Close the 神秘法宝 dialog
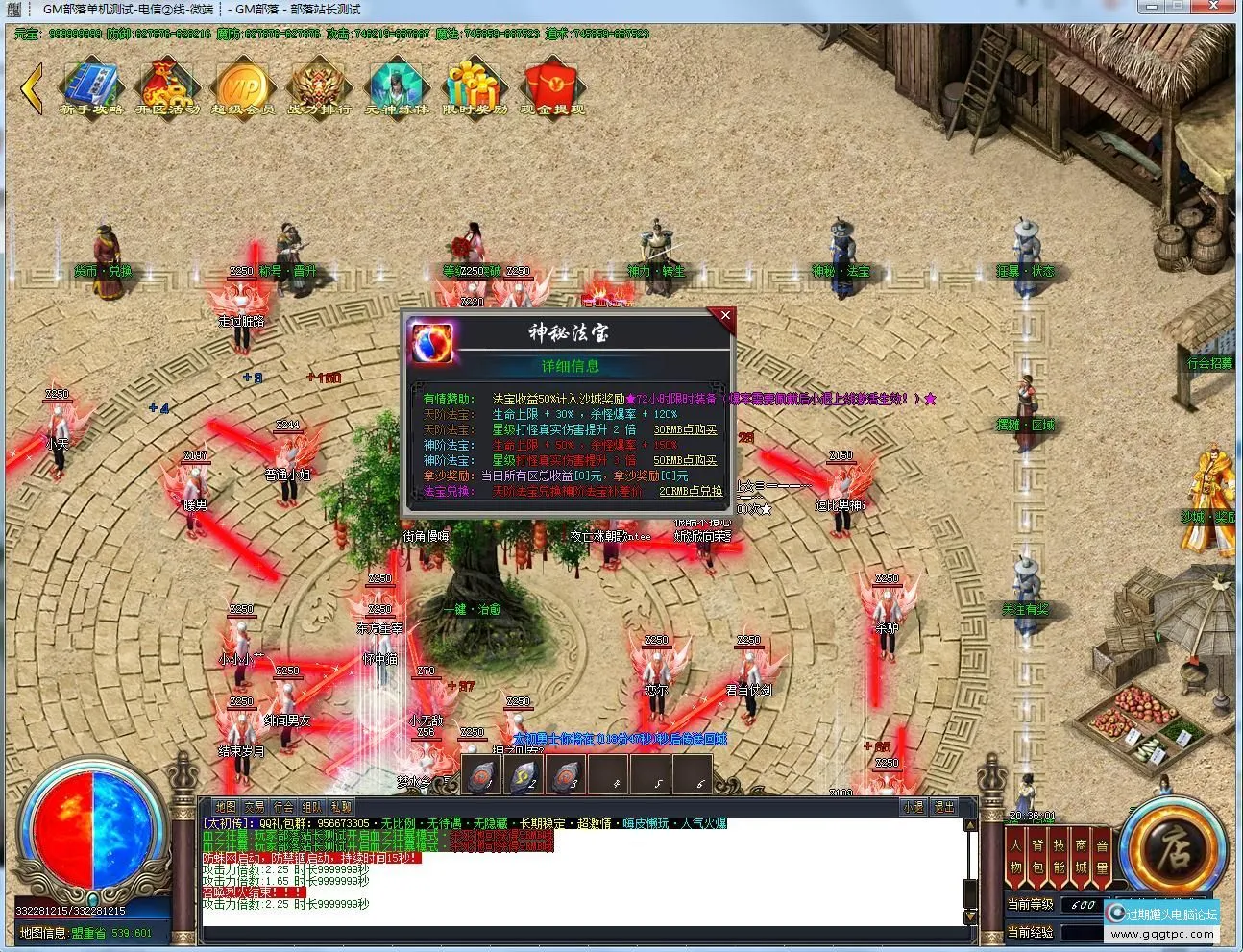Image resolution: width=1243 pixels, height=952 pixels. coord(725,315)
